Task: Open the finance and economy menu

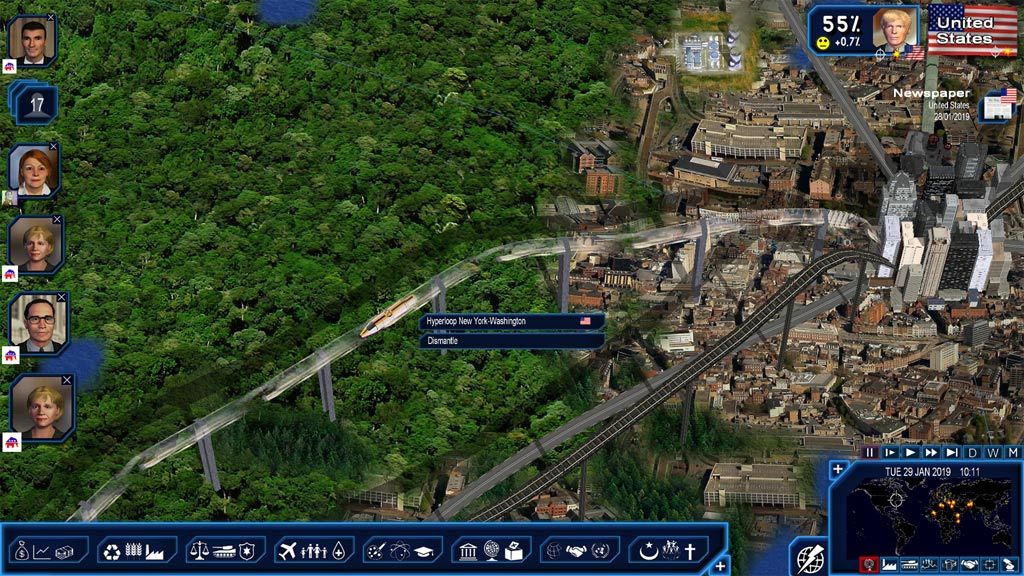Action: [48, 550]
